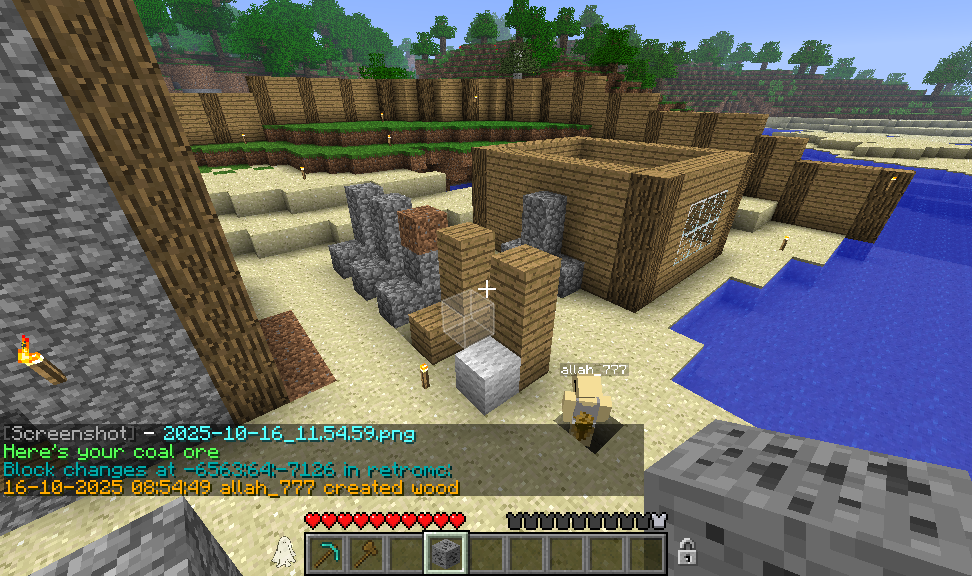Screen dimensions: 972x576
Task: Choose the coal ore block slot
Action: (x=444, y=553)
